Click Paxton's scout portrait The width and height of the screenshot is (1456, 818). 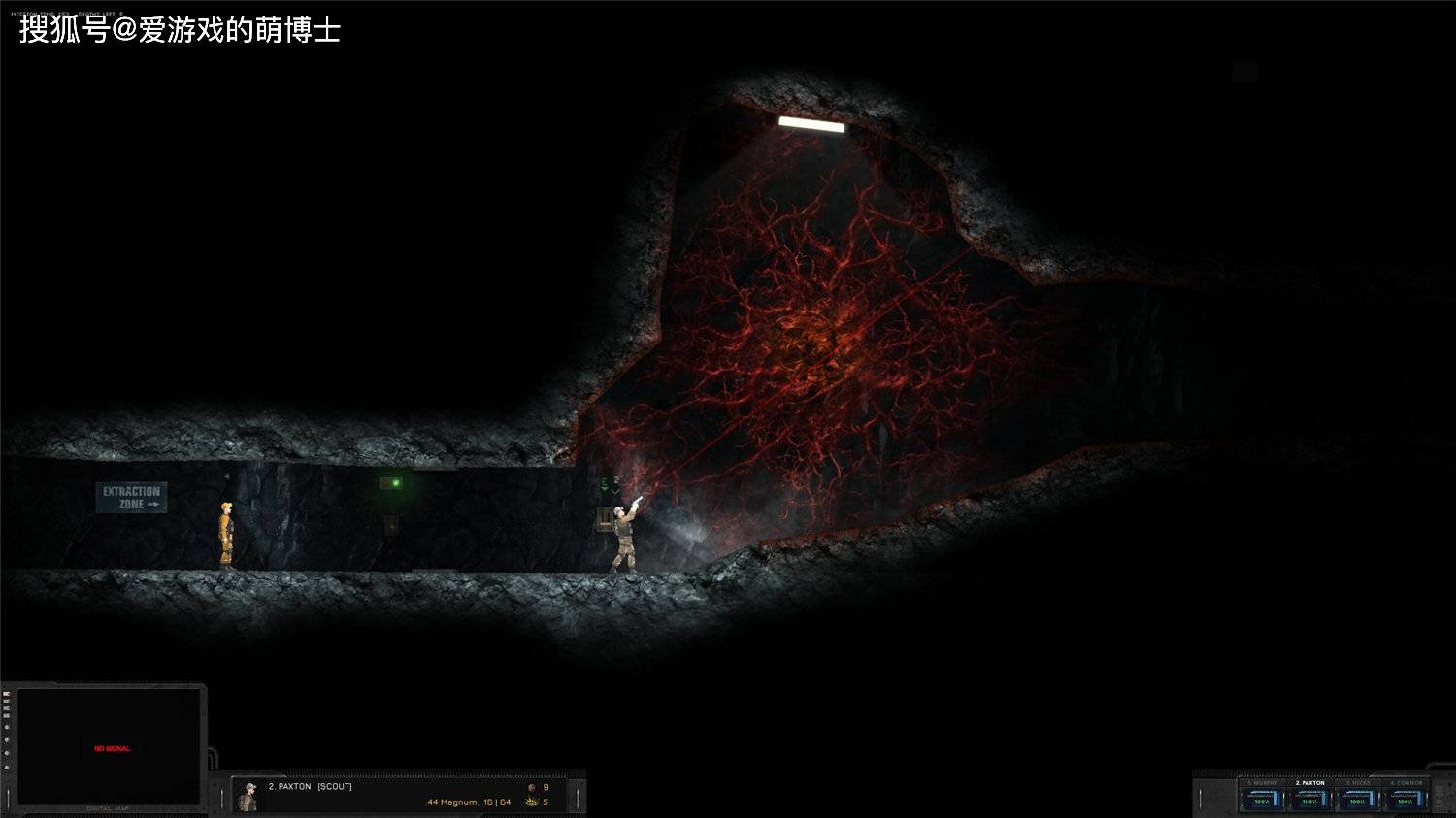click(248, 797)
